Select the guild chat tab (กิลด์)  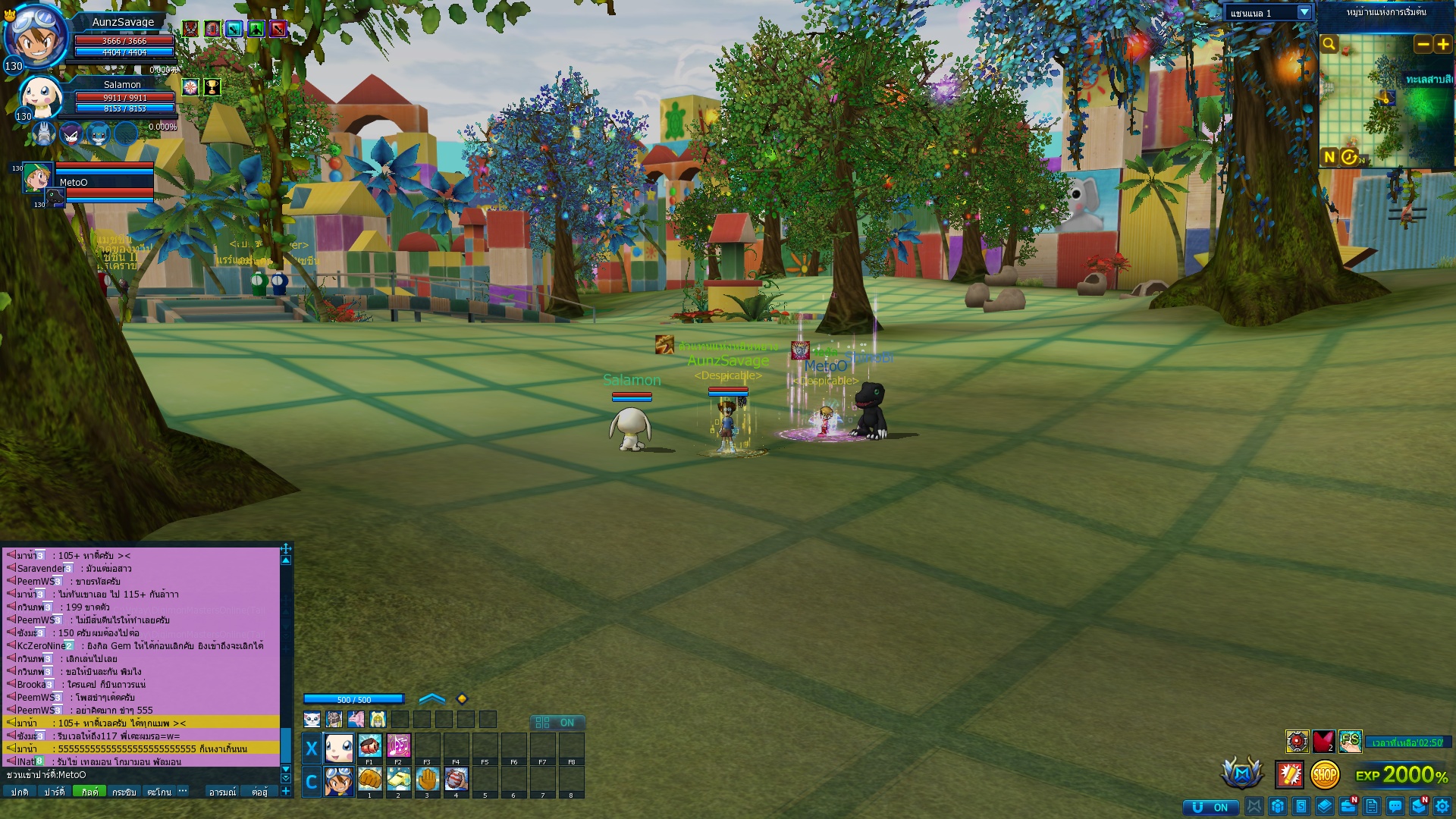tap(89, 792)
